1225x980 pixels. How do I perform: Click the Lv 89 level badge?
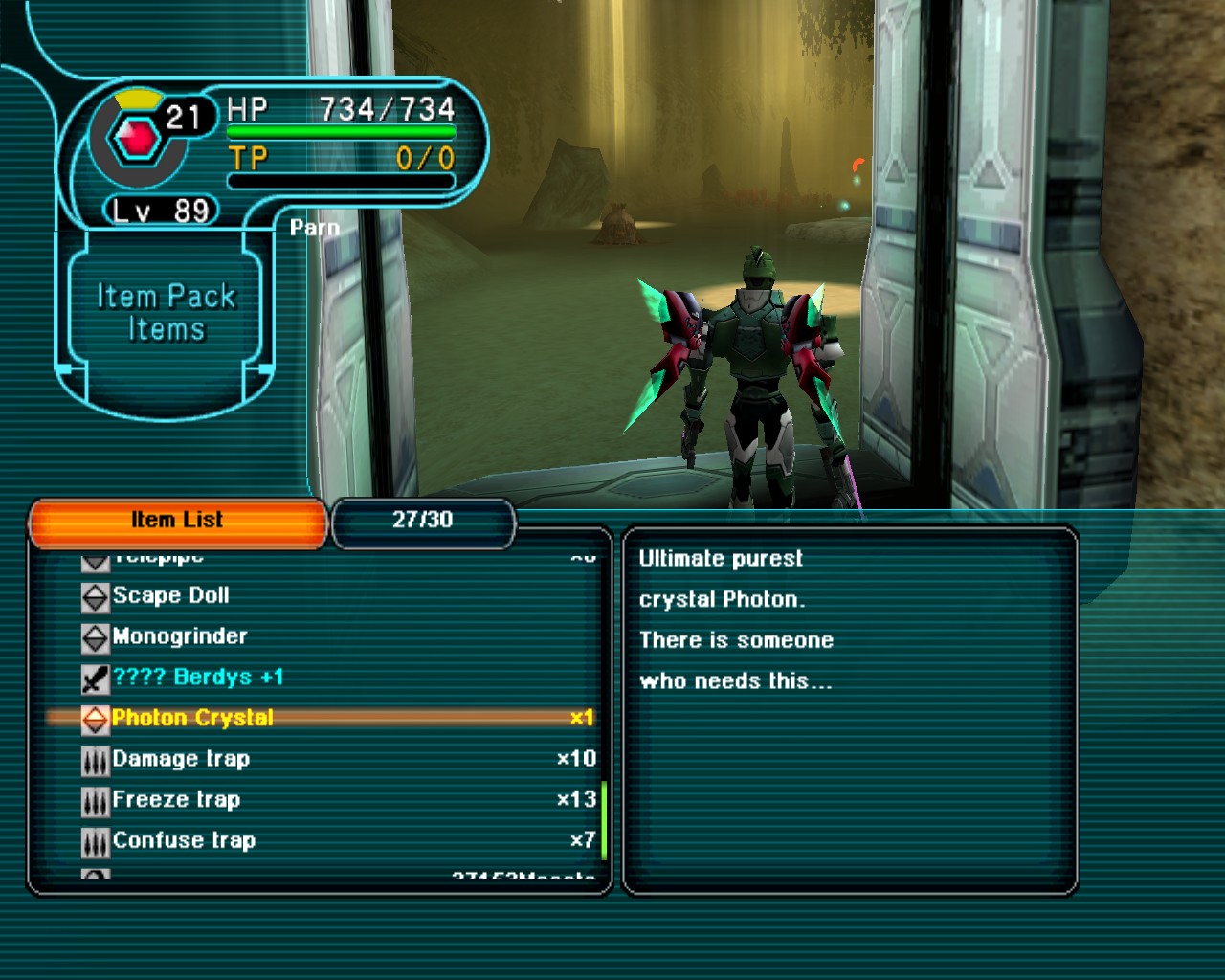tap(161, 212)
